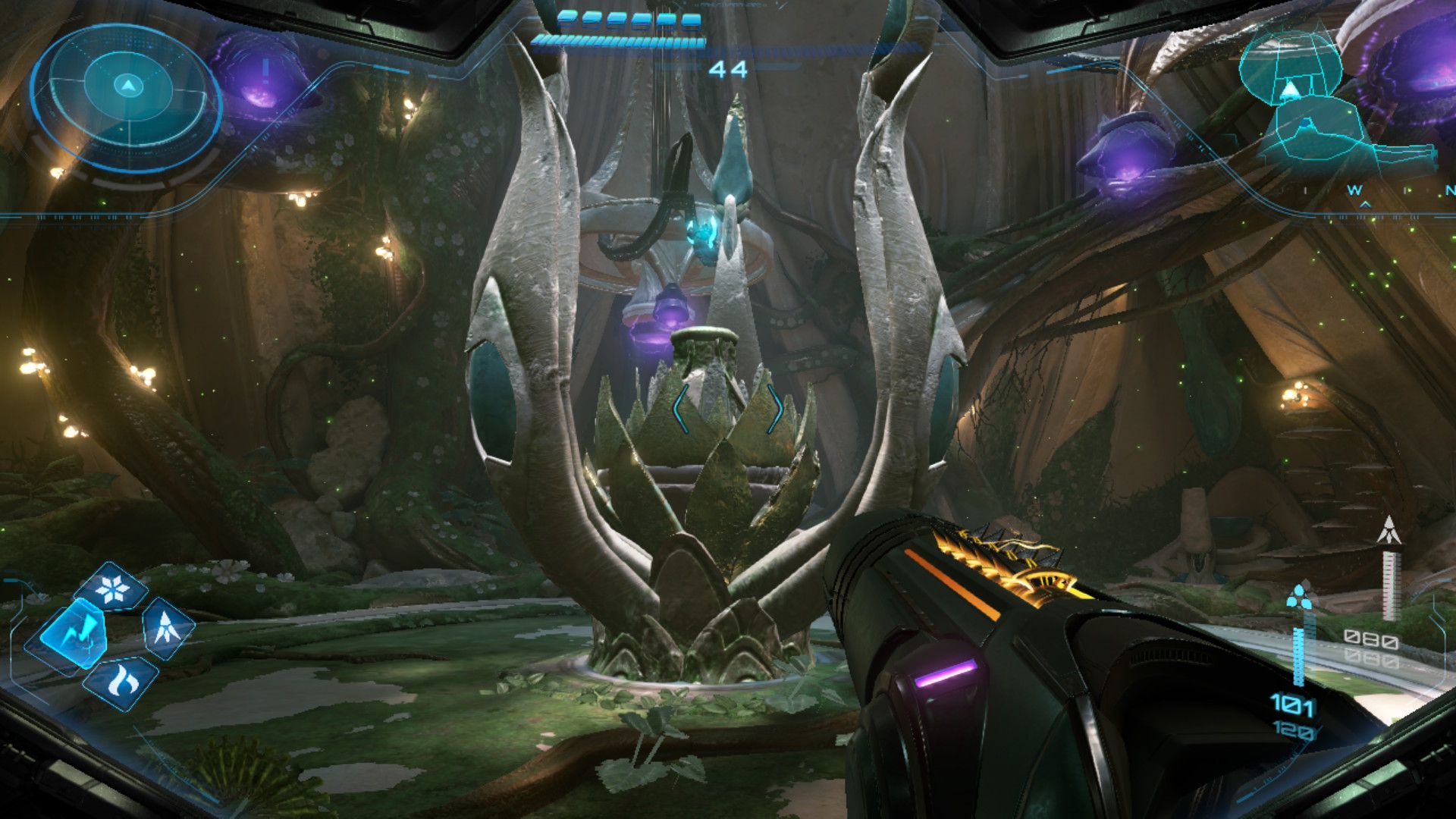Click the small upward chevron under the W compass mark
Viewport: 1456px width, 819px height.
click(x=1365, y=205)
